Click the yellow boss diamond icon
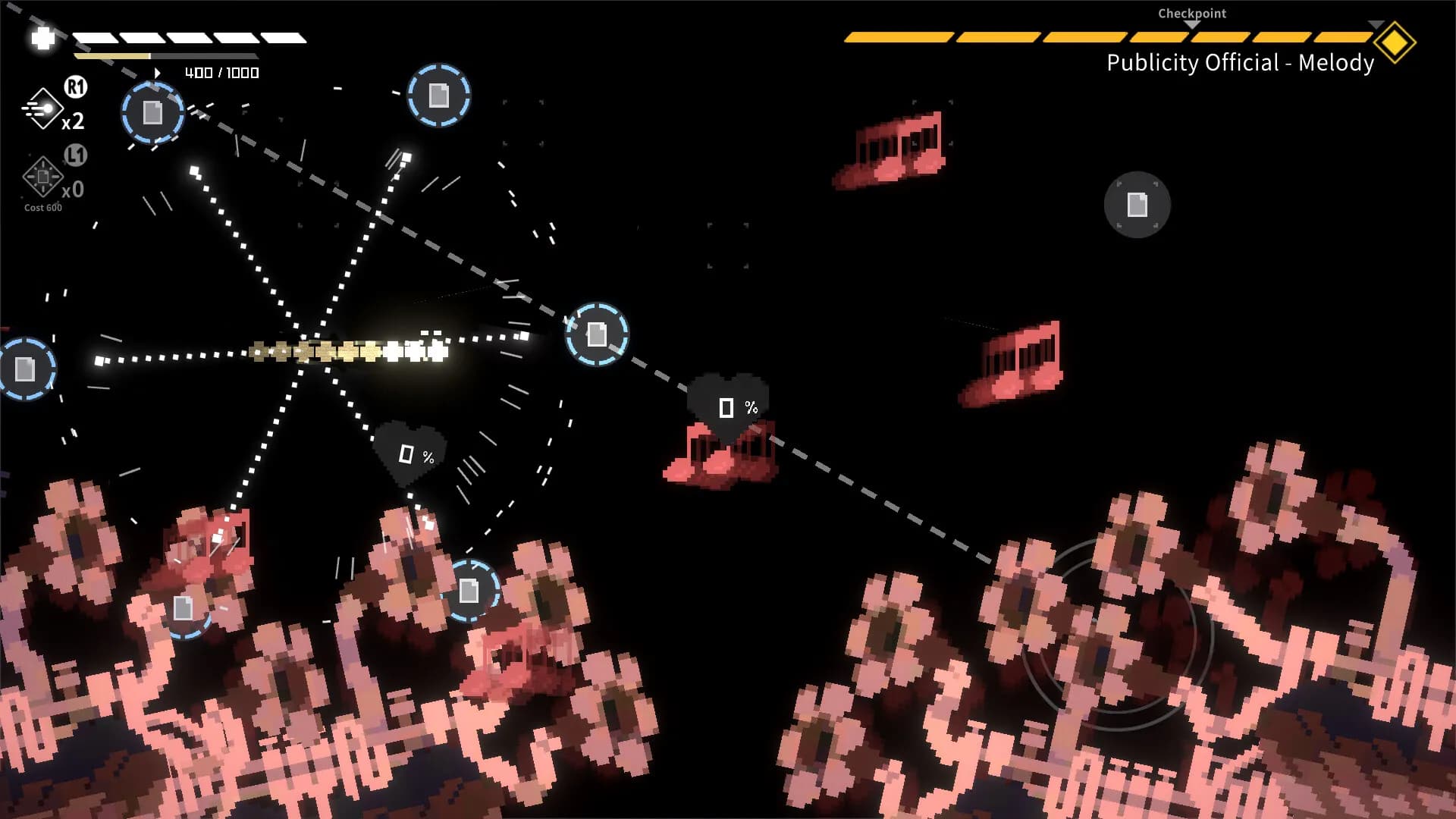 (x=1396, y=42)
